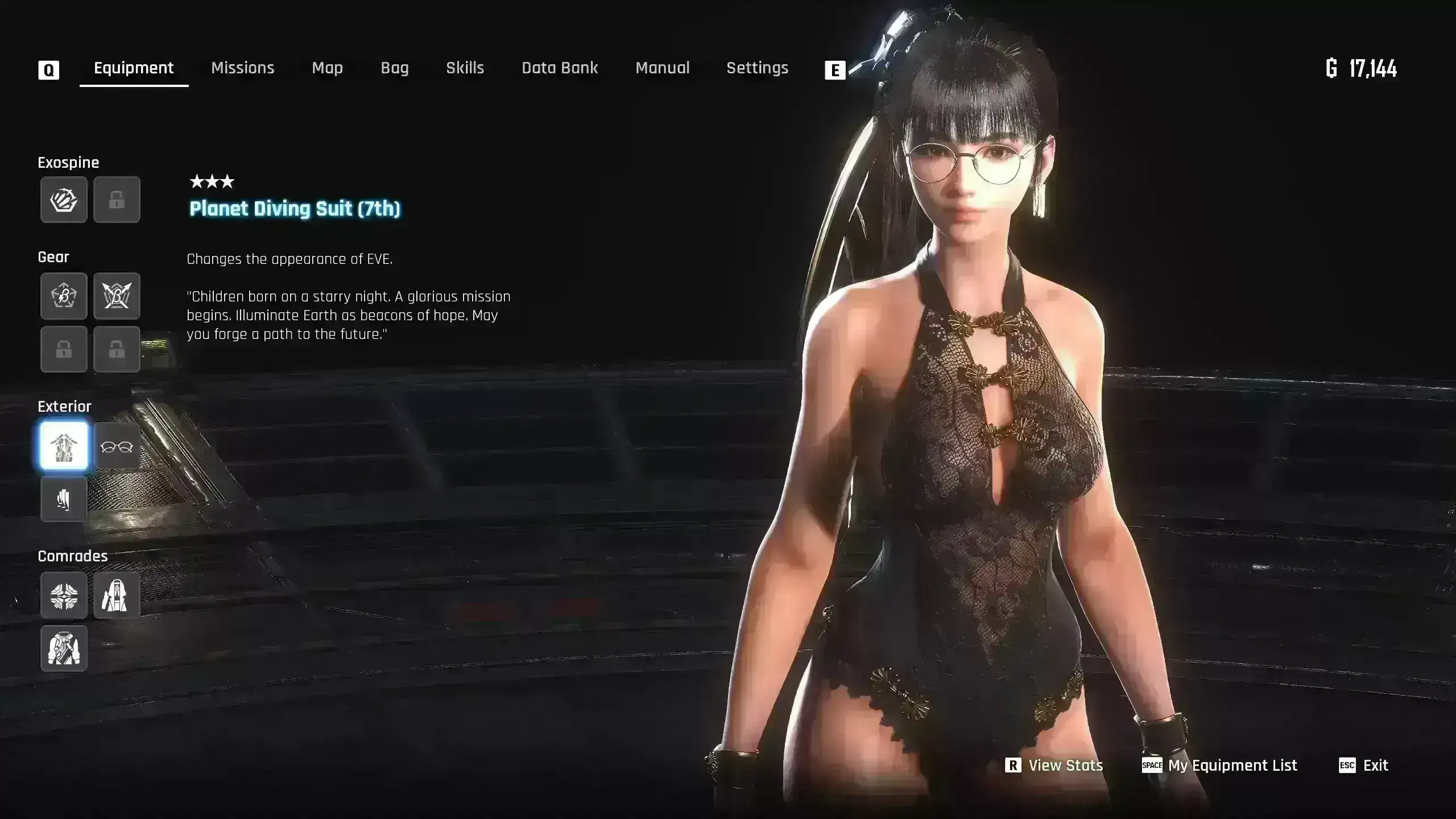Select the earrings exterior slot
This screenshot has height=819, width=1456.
[64, 499]
